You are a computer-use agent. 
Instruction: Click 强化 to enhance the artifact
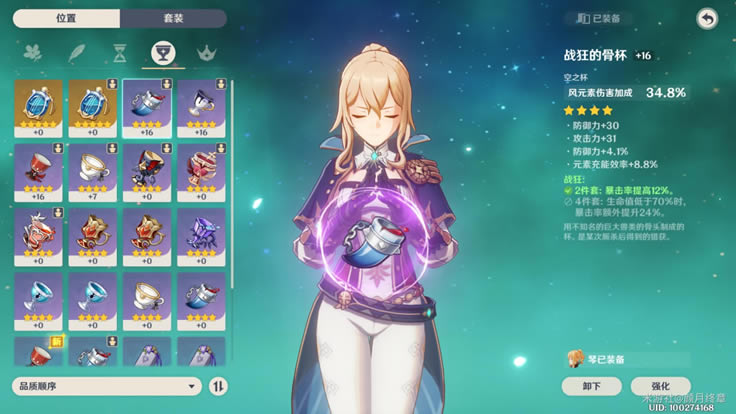pos(661,386)
